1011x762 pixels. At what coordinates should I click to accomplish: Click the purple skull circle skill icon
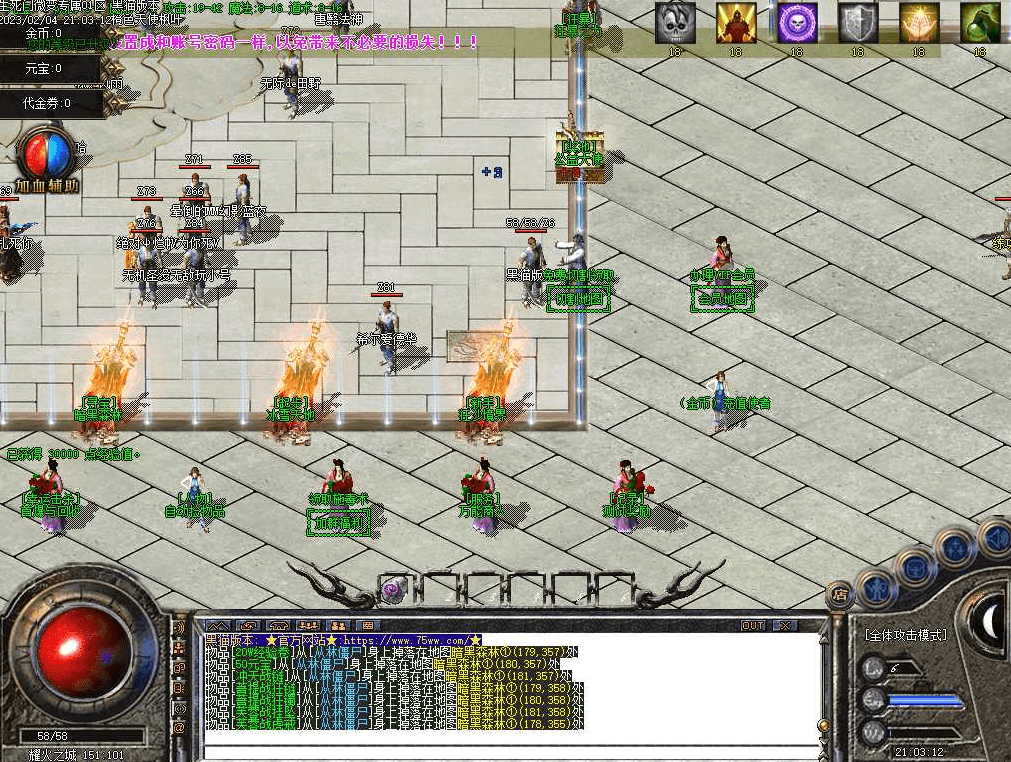point(797,23)
